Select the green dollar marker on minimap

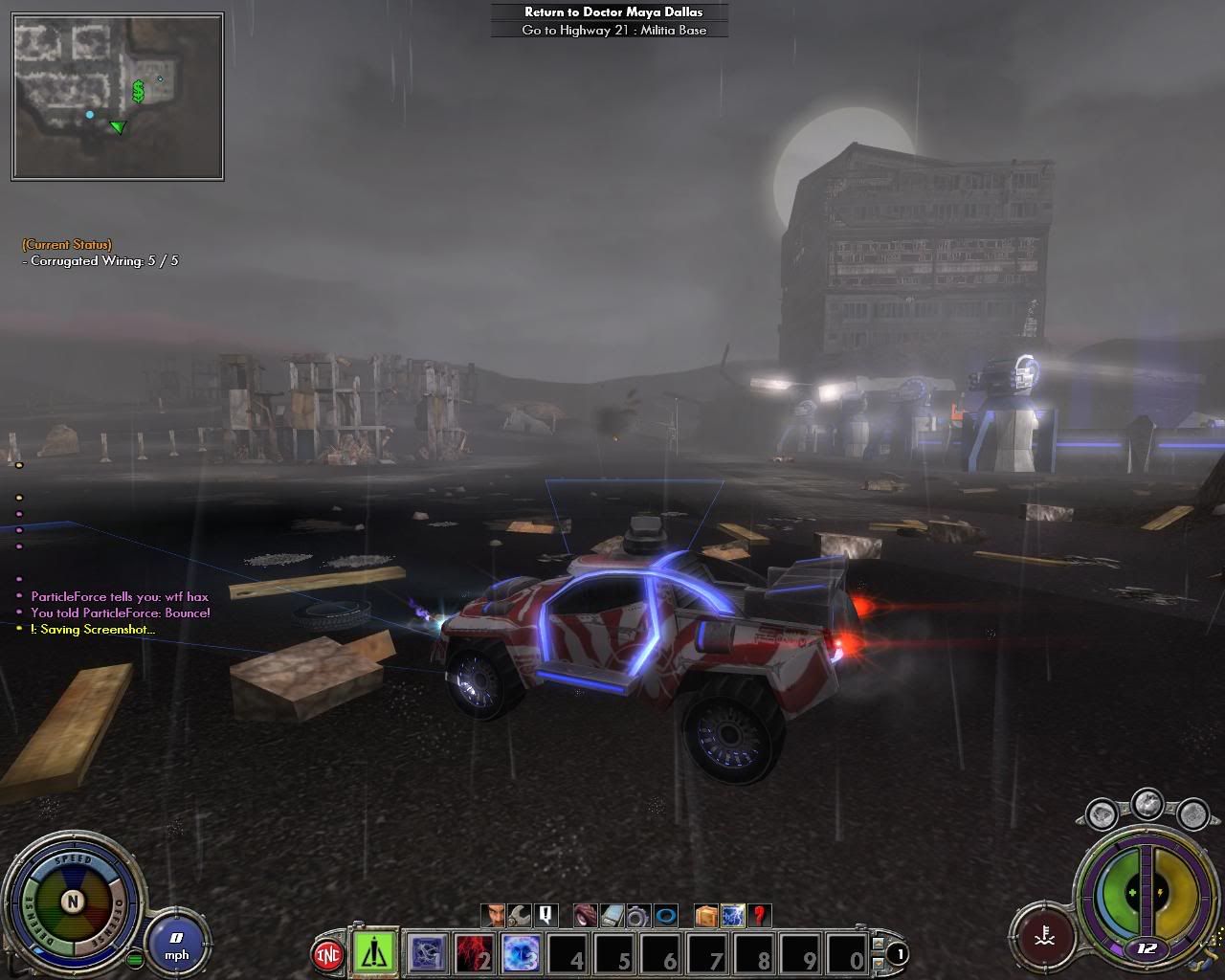[139, 92]
